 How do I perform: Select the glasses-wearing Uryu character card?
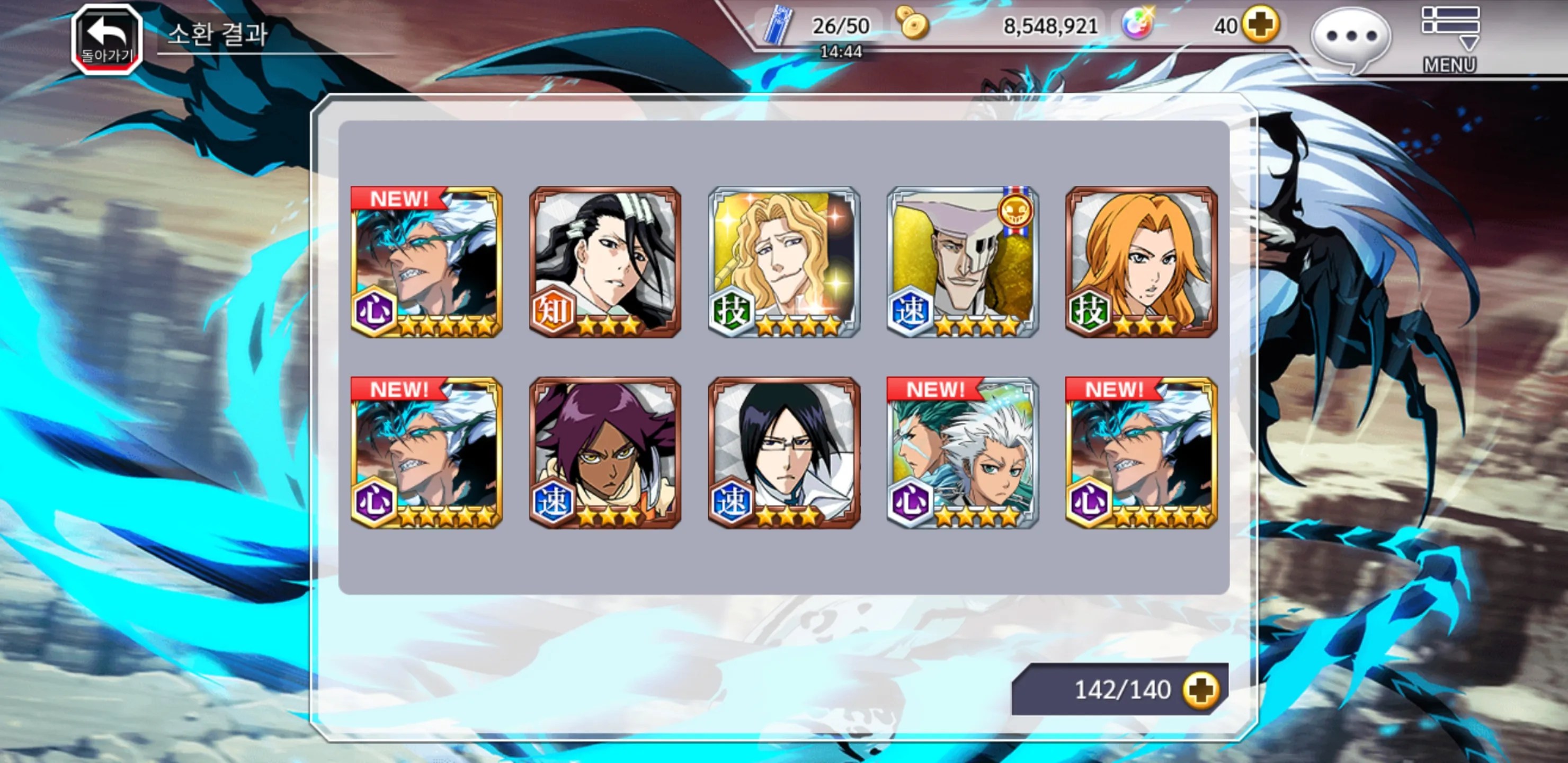(x=784, y=453)
